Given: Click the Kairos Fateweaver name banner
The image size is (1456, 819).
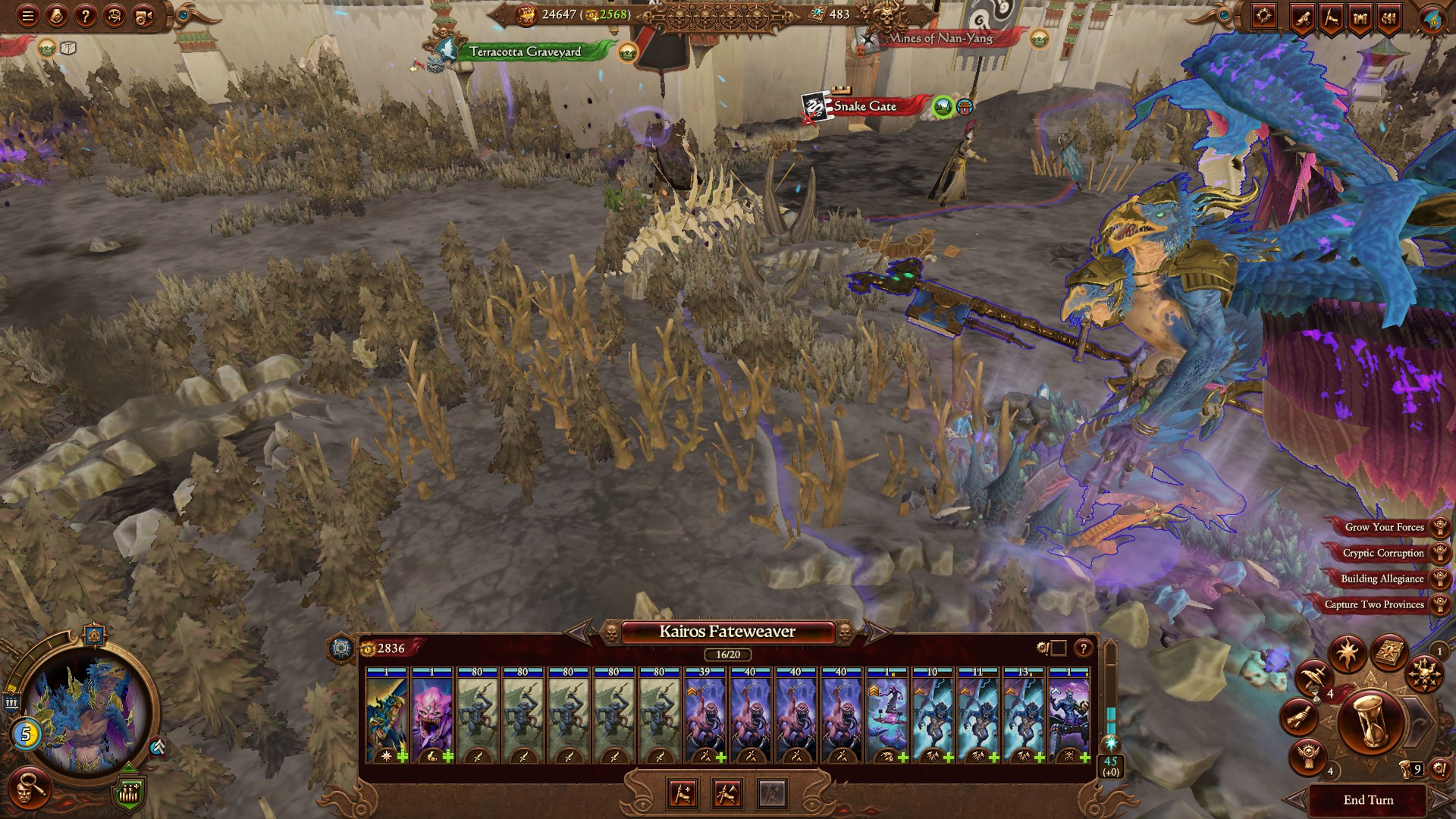Looking at the screenshot, I should click(x=727, y=632).
